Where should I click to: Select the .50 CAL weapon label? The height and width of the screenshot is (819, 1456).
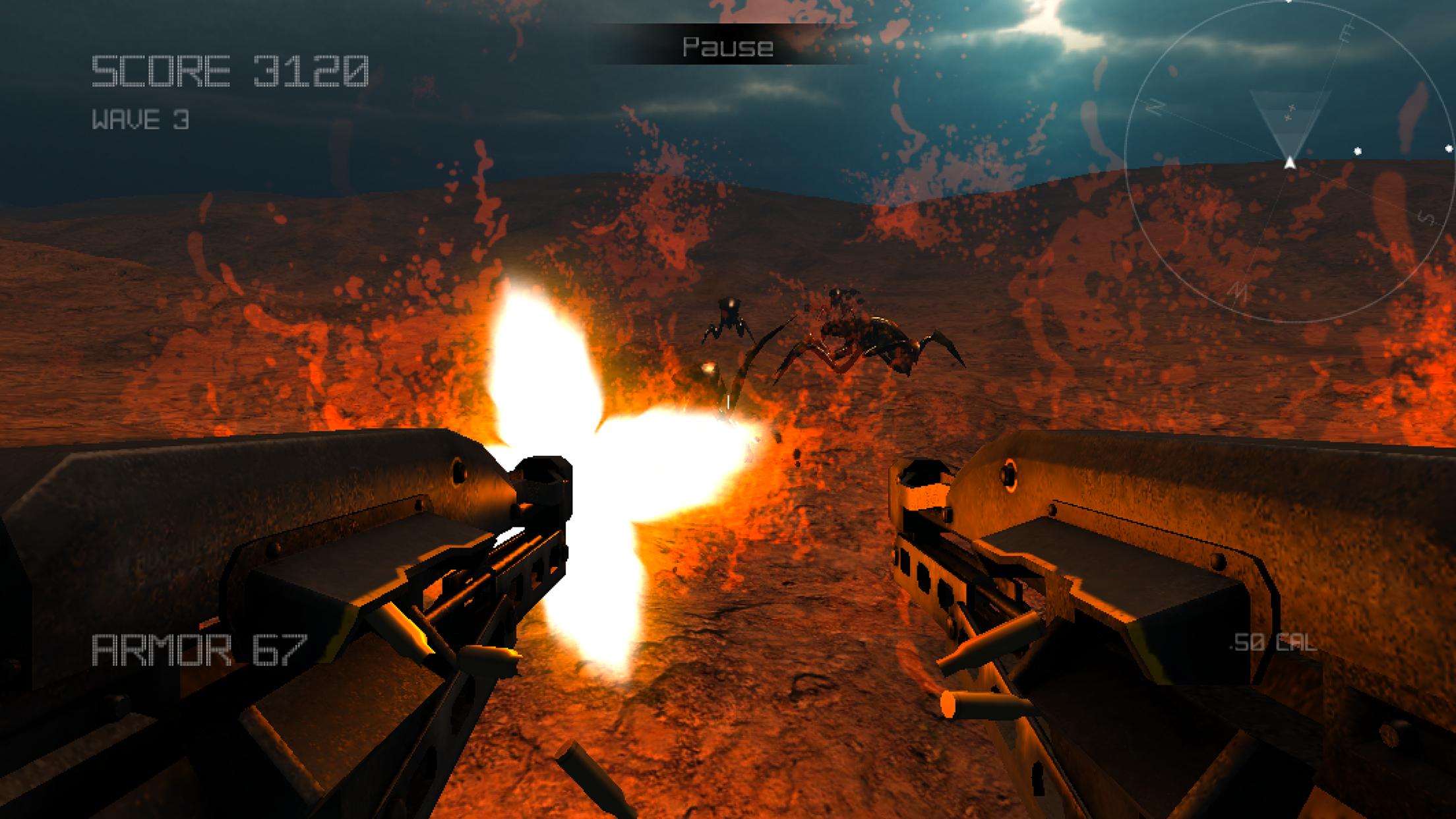point(1274,643)
